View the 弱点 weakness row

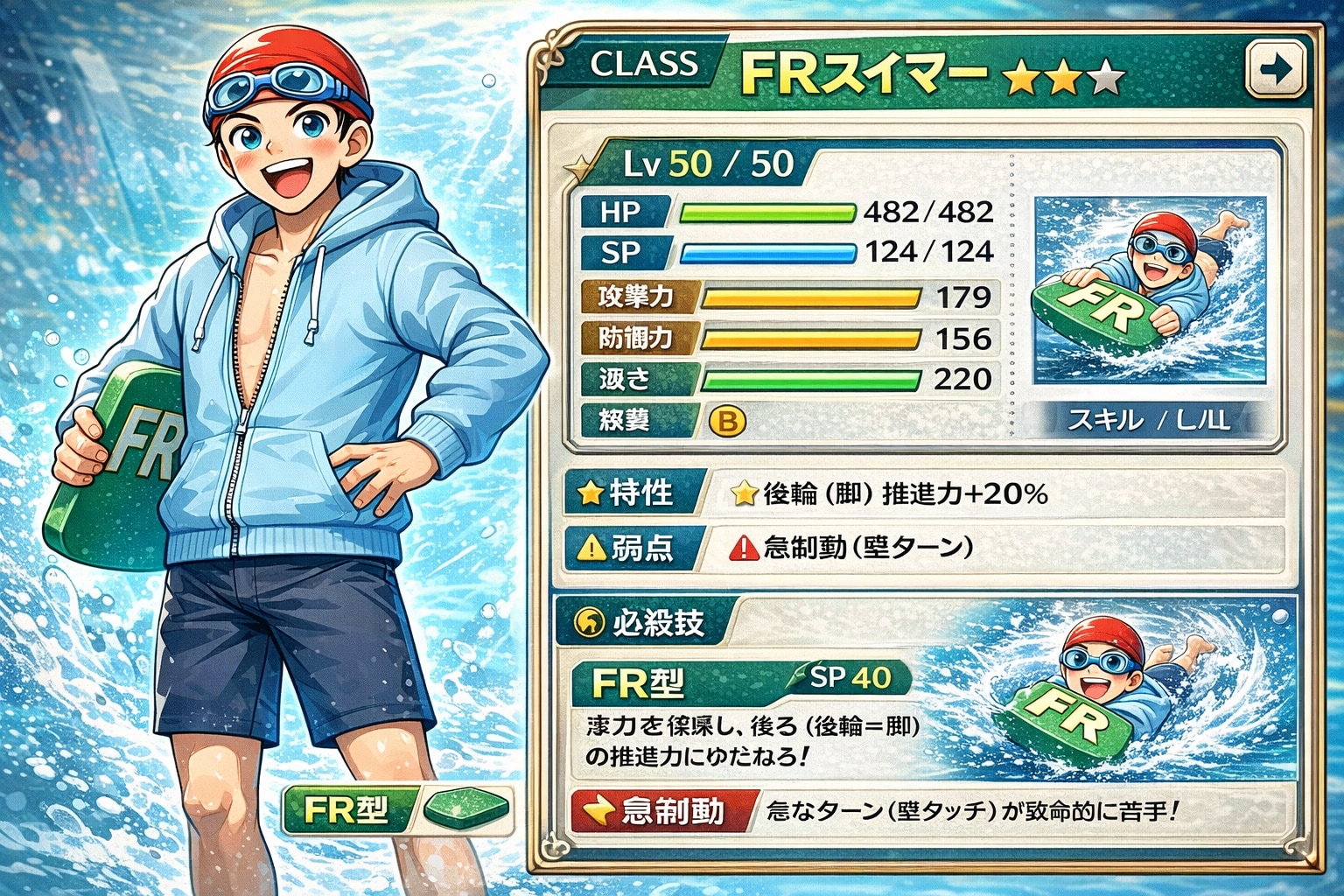coord(919,549)
